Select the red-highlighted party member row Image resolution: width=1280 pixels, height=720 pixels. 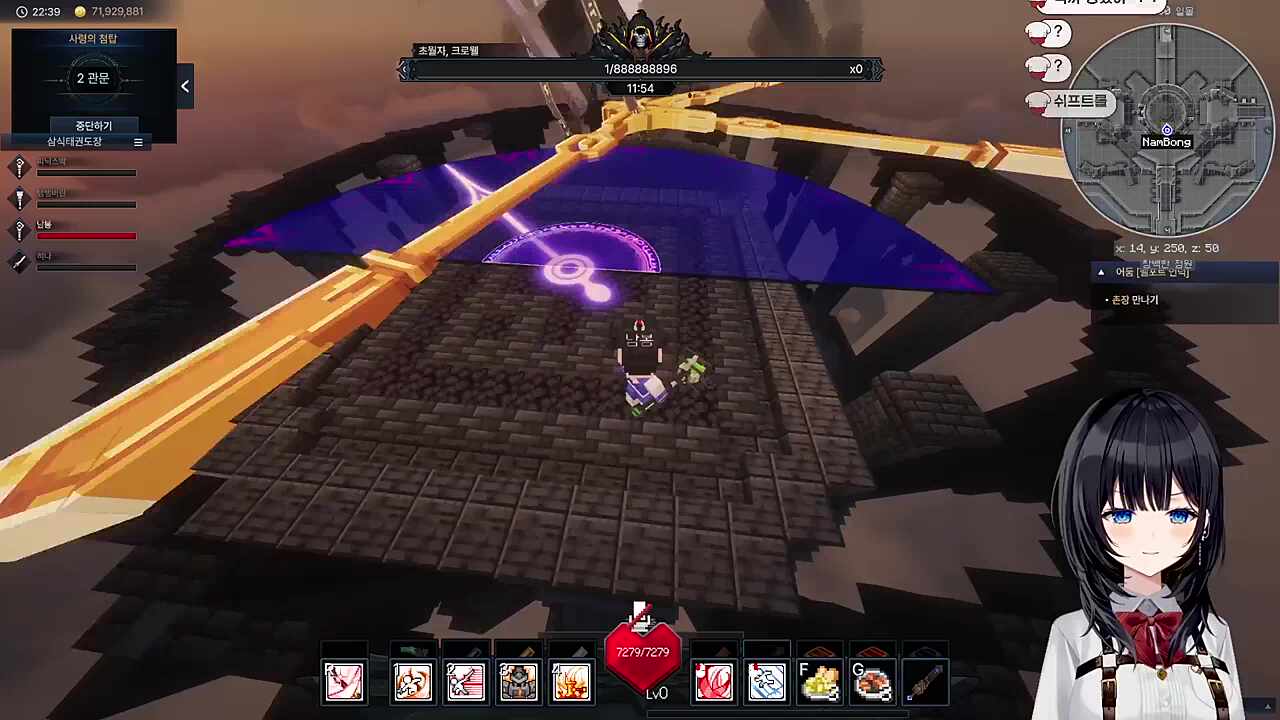[x=77, y=231]
